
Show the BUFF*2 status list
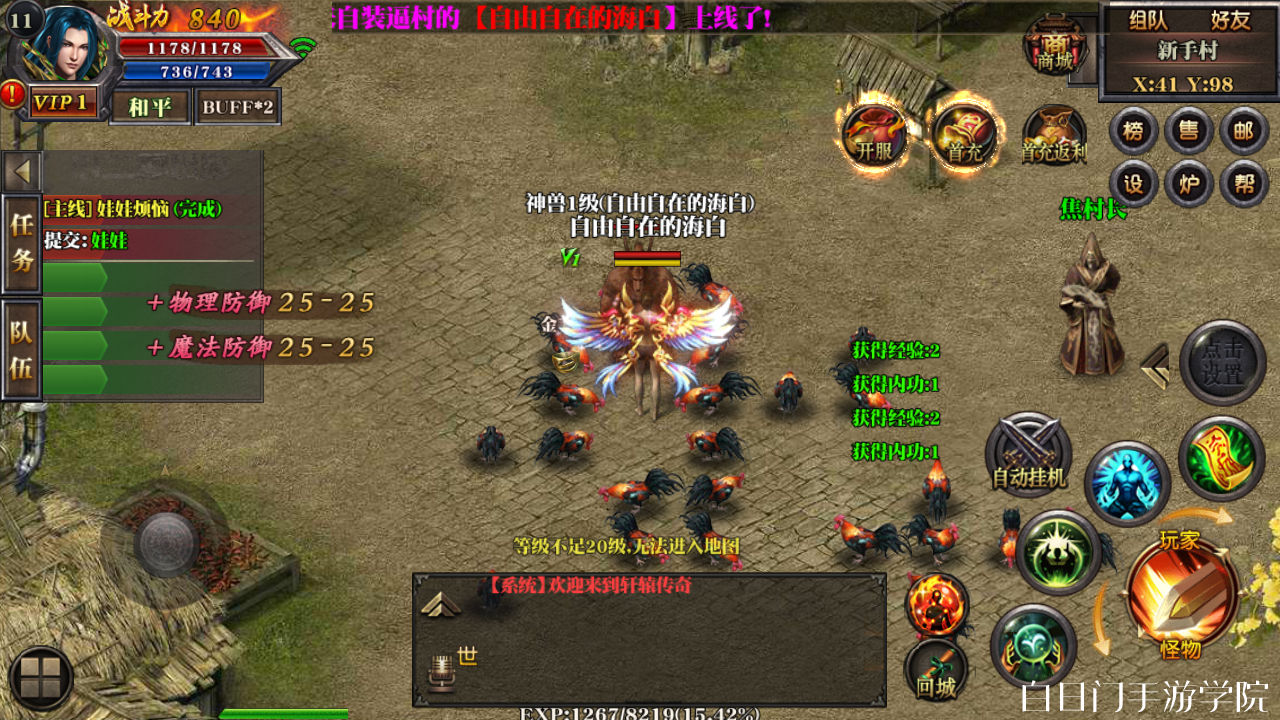(237, 106)
